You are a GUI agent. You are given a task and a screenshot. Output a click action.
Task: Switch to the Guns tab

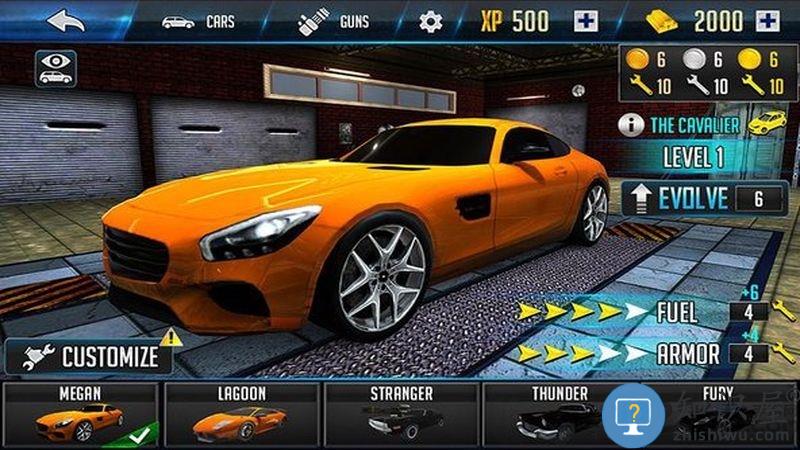(x=334, y=21)
